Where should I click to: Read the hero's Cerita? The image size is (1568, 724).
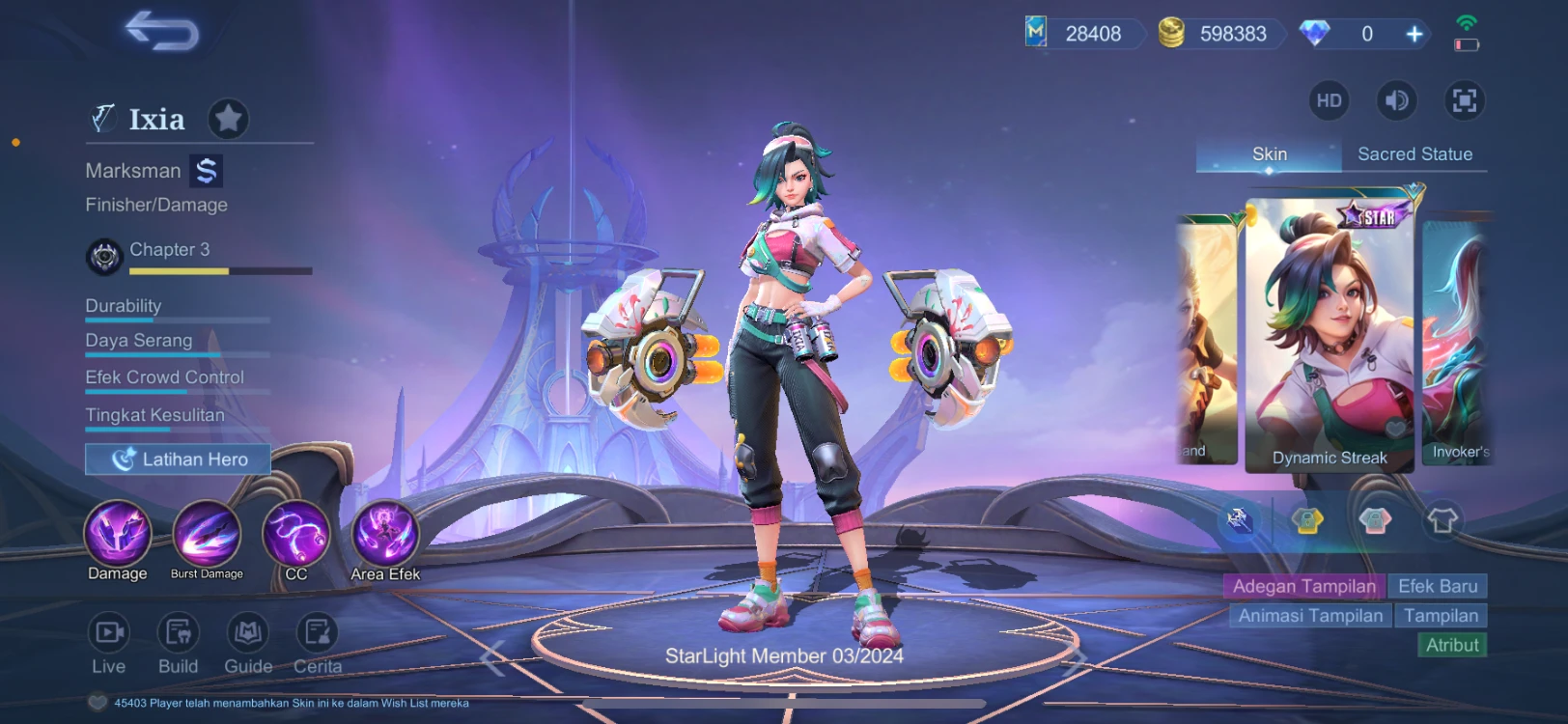(318, 644)
